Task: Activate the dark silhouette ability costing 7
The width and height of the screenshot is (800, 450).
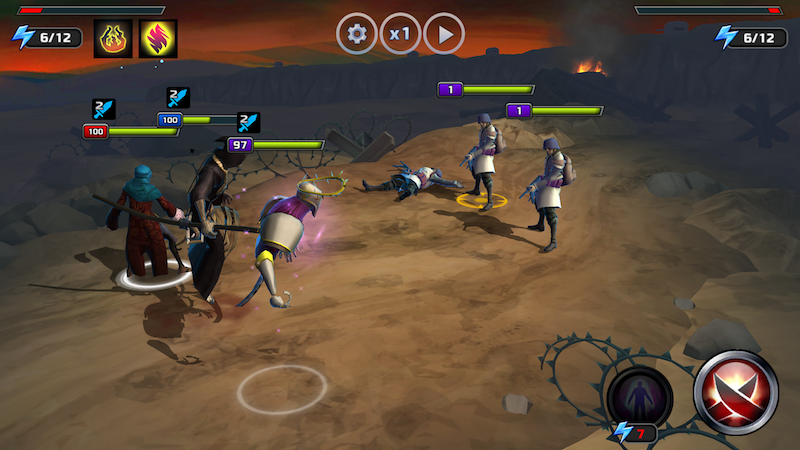Action: (640, 397)
